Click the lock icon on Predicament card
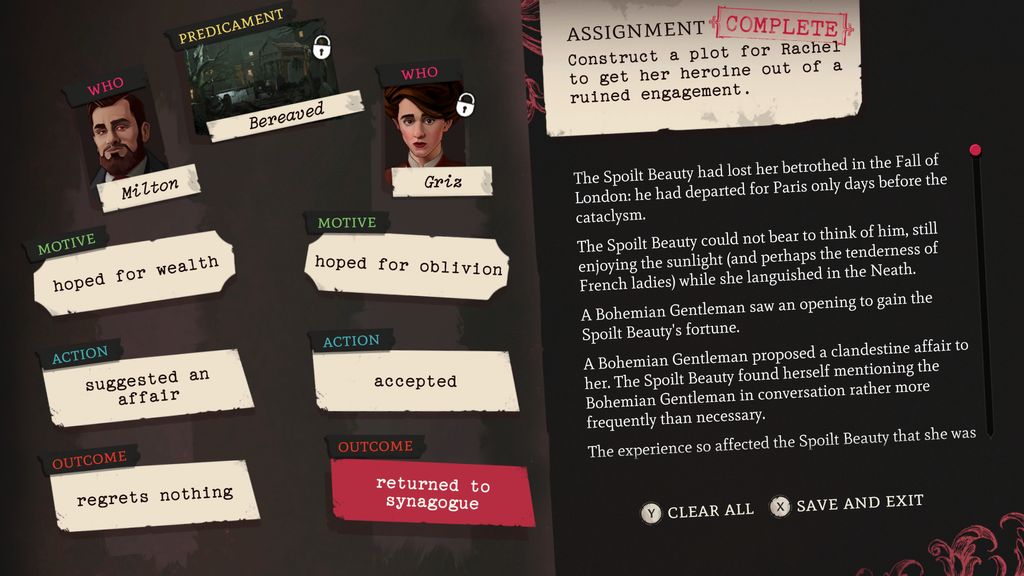 (x=322, y=46)
